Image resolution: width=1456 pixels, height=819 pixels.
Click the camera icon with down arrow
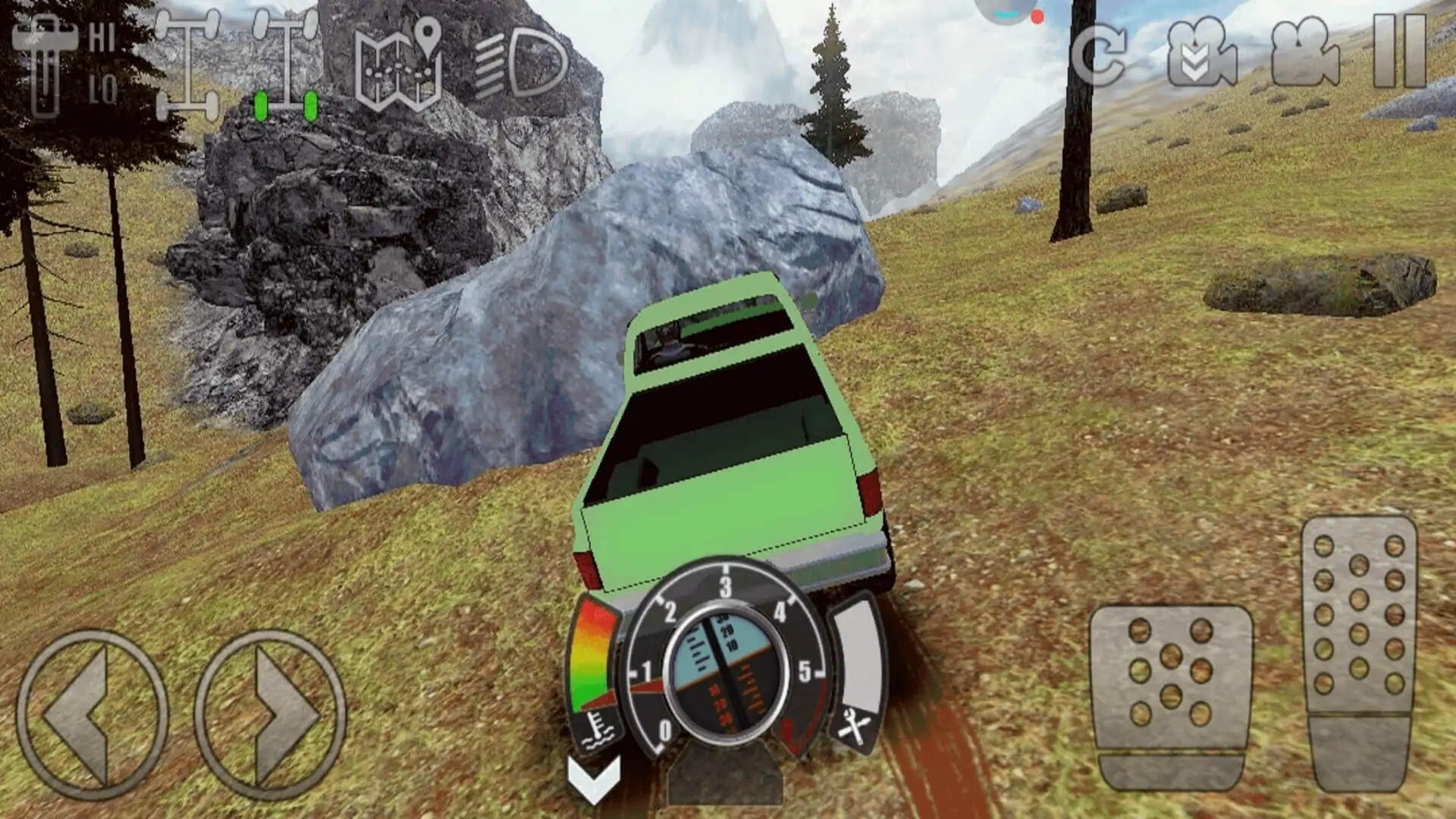pyautogui.click(x=1203, y=55)
